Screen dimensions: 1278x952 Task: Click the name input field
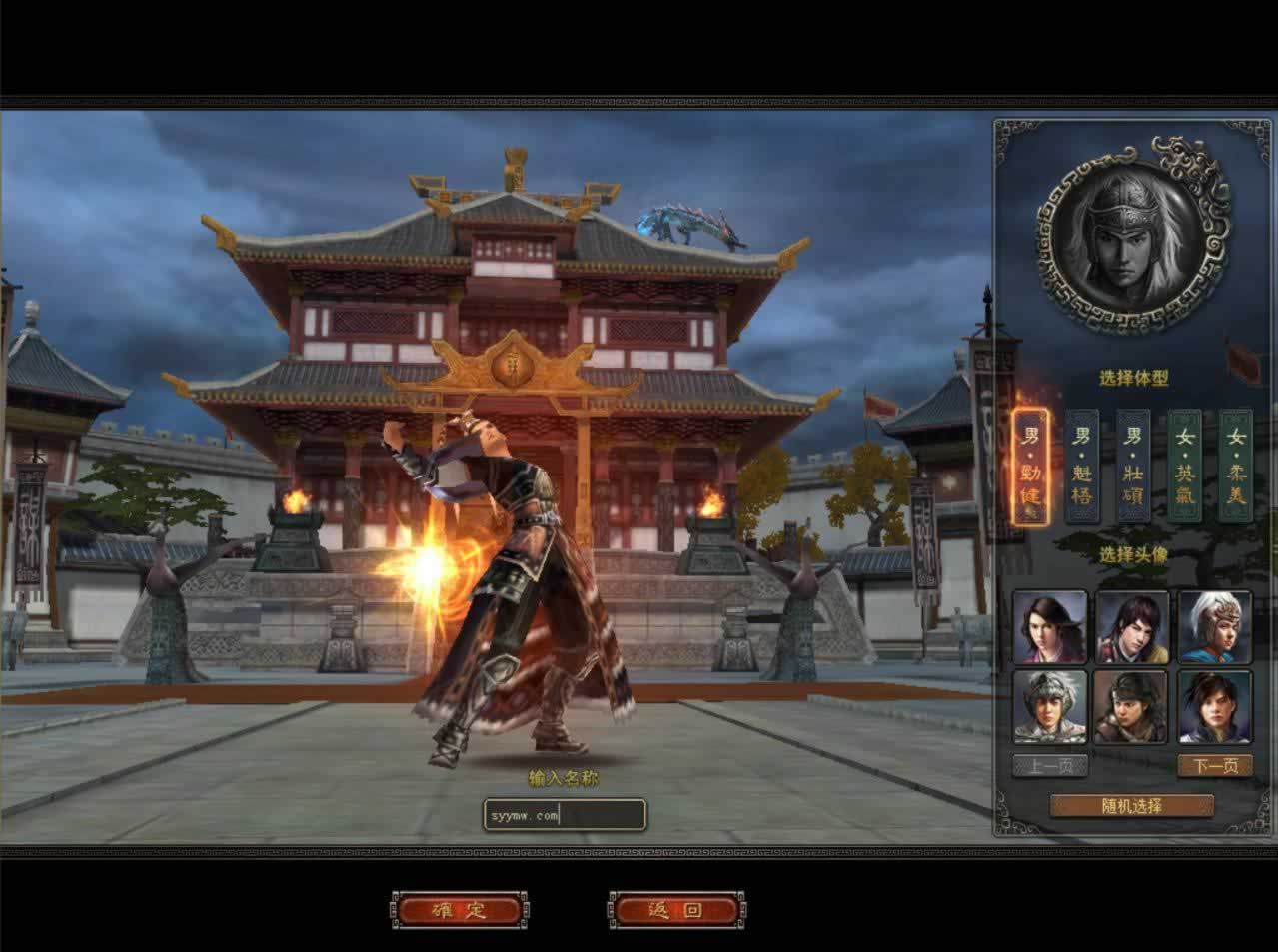[564, 815]
